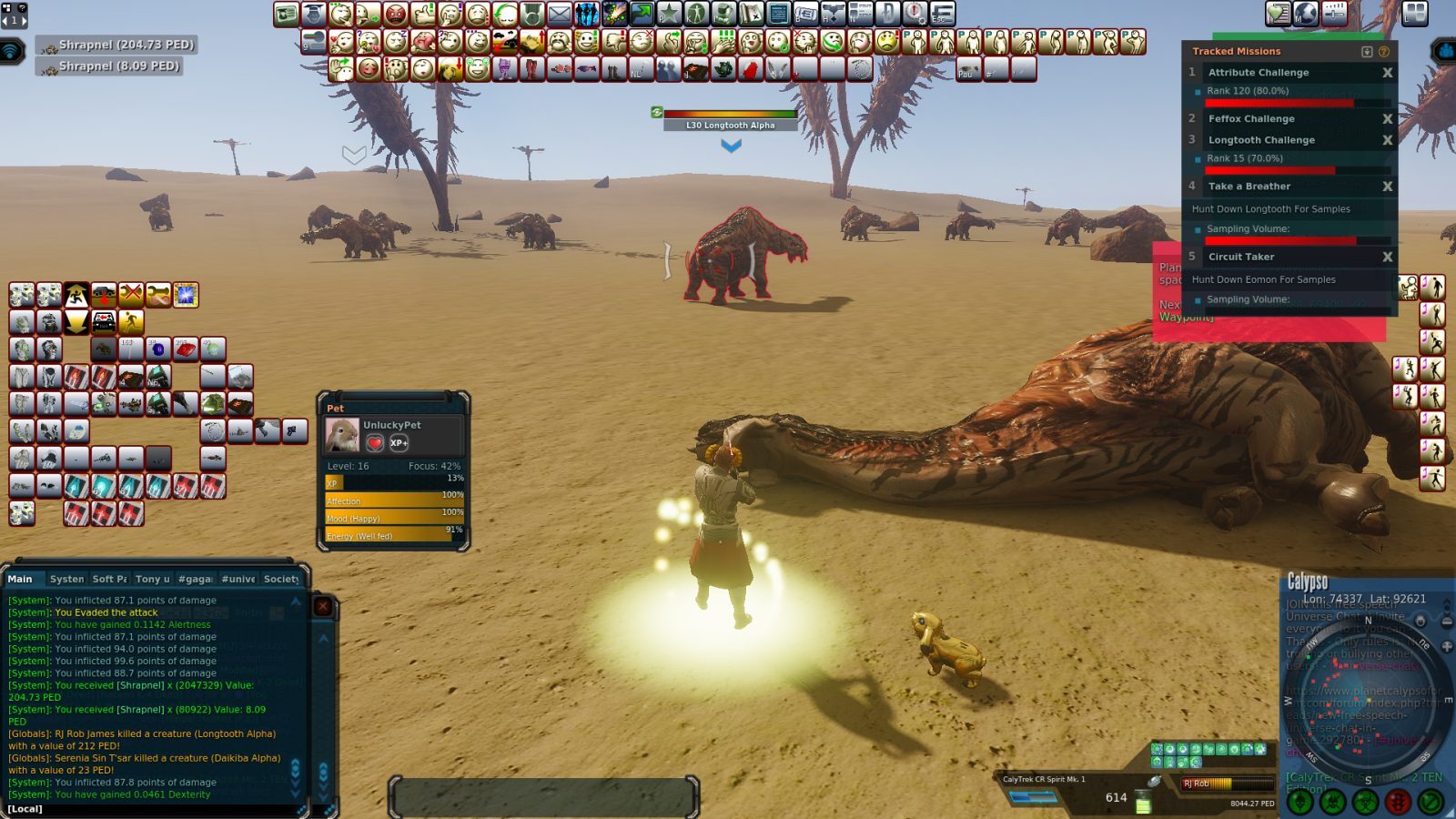Click the globe icon in the top right corner

coord(1308,14)
